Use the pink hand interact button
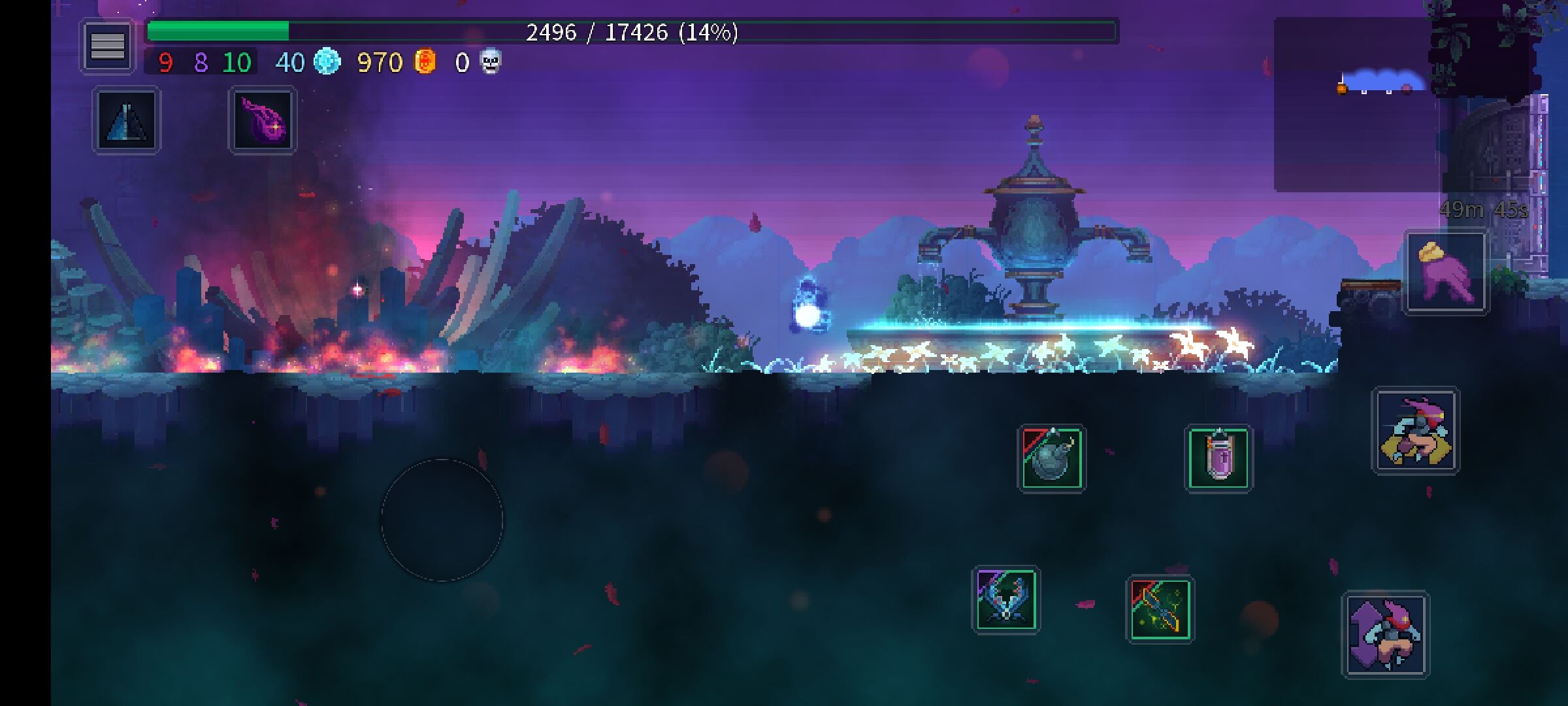Viewport: 1568px width, 706px height. [x=1446, y=272]
